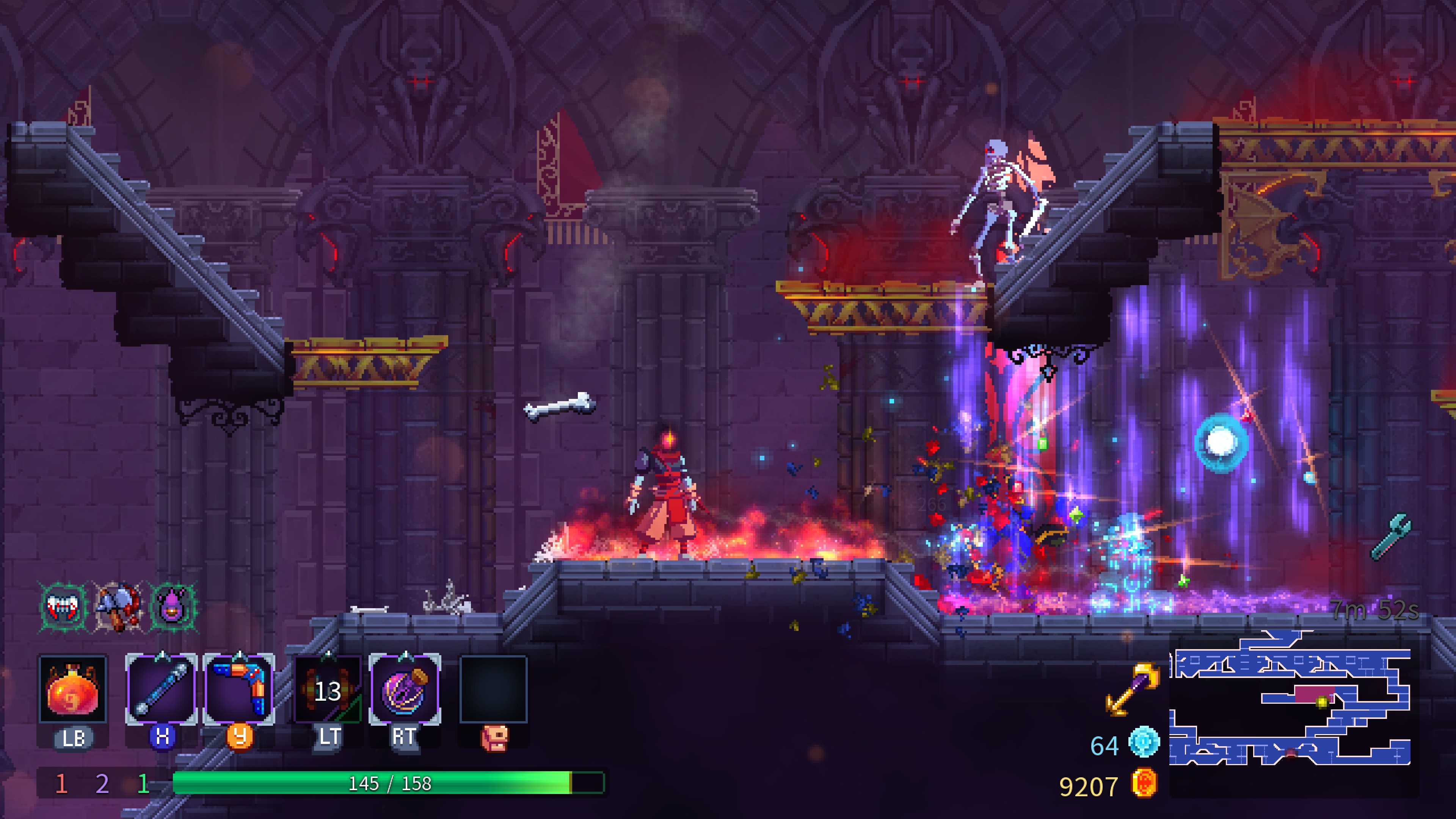Inspect the bloody axe mutation icon
Screen dimensions: 1456x819
point(118,607)
